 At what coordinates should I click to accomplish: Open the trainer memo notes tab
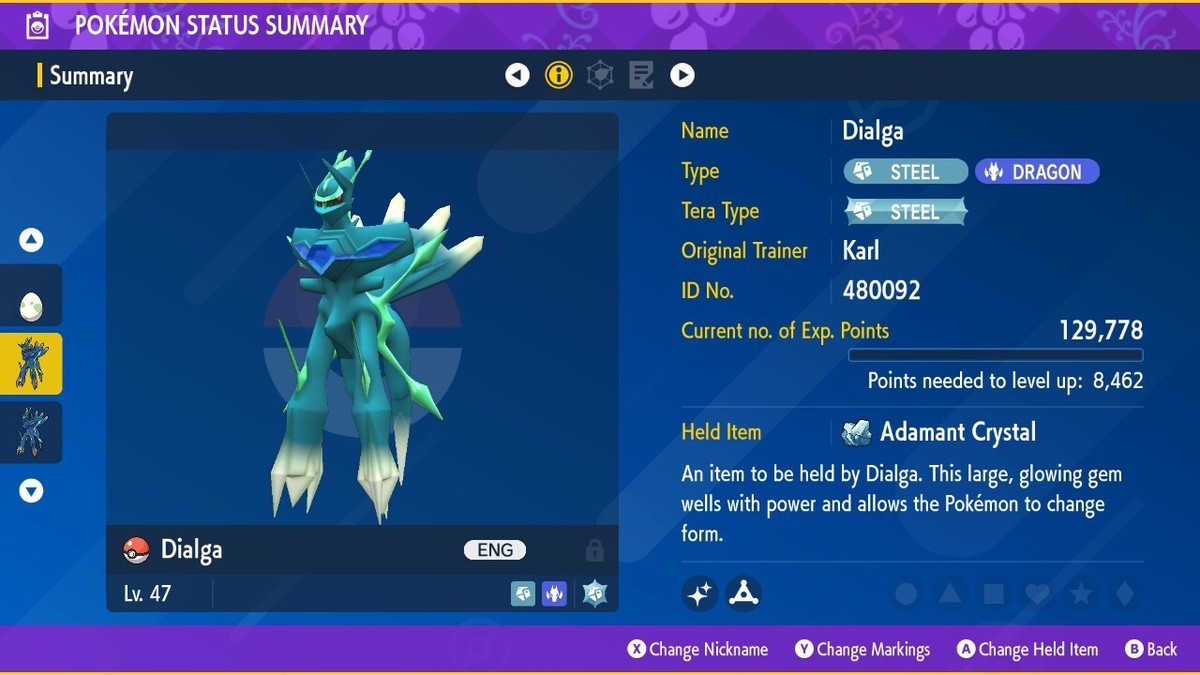641,75
